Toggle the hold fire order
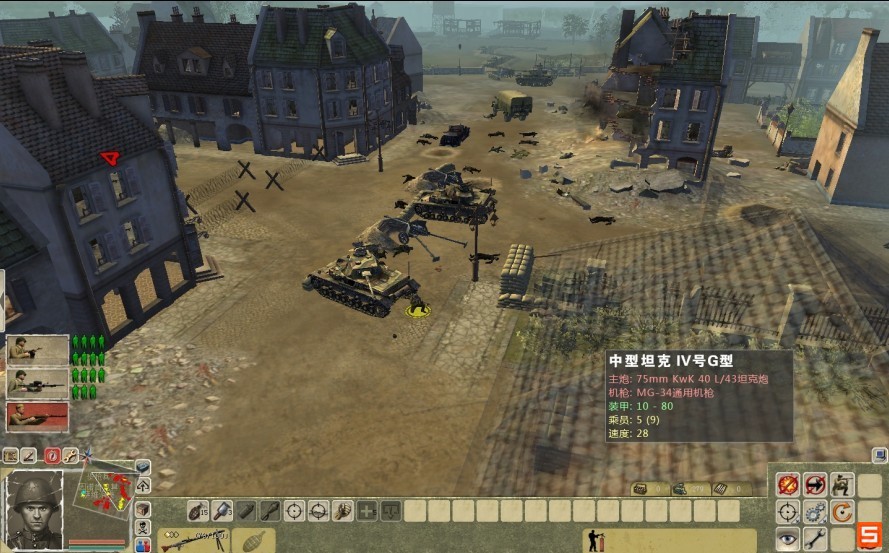Viewport: 889px width, 553px height. click(x=789, y=485)
